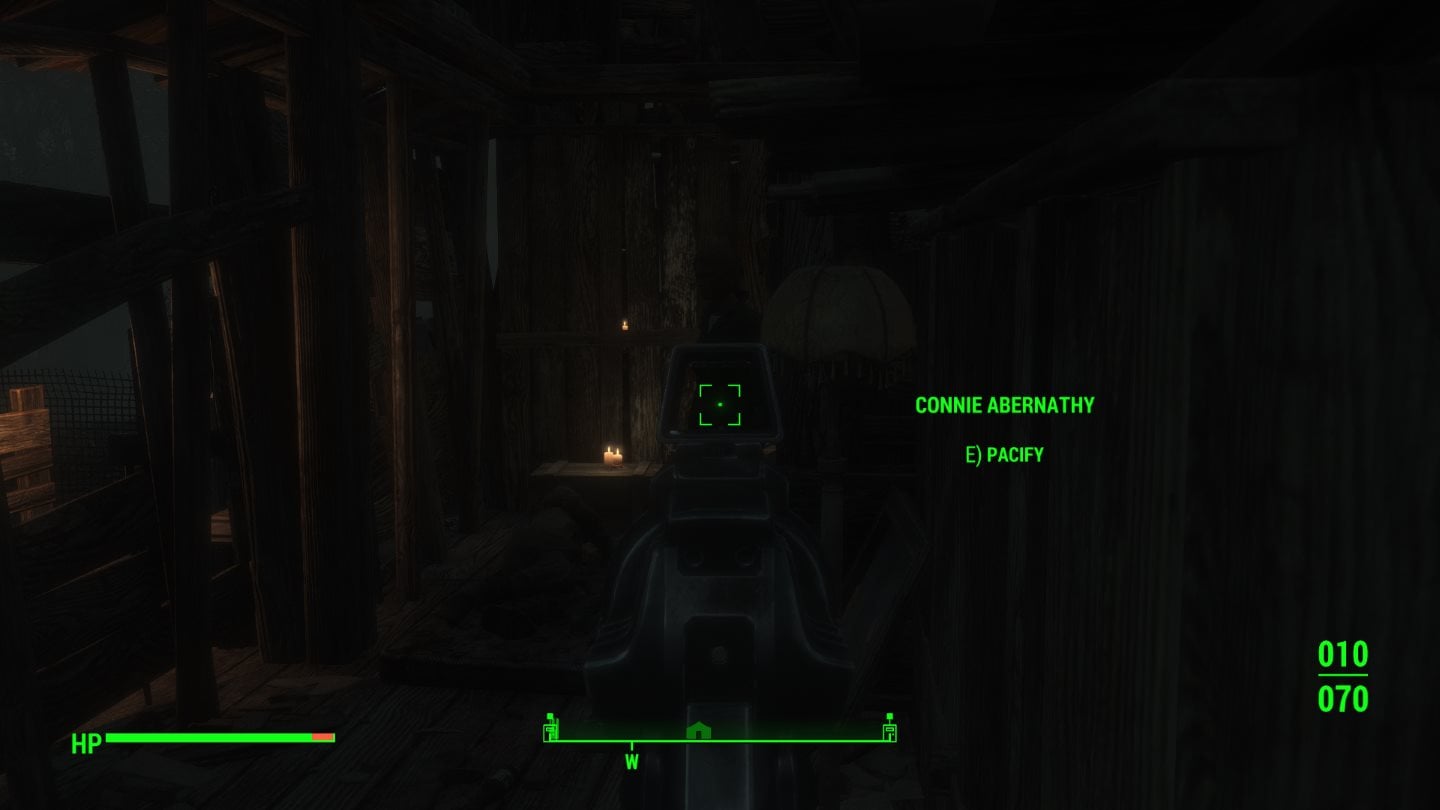Click the home settlement icon on the compass
1440x810 pixels.
point(700,731)
